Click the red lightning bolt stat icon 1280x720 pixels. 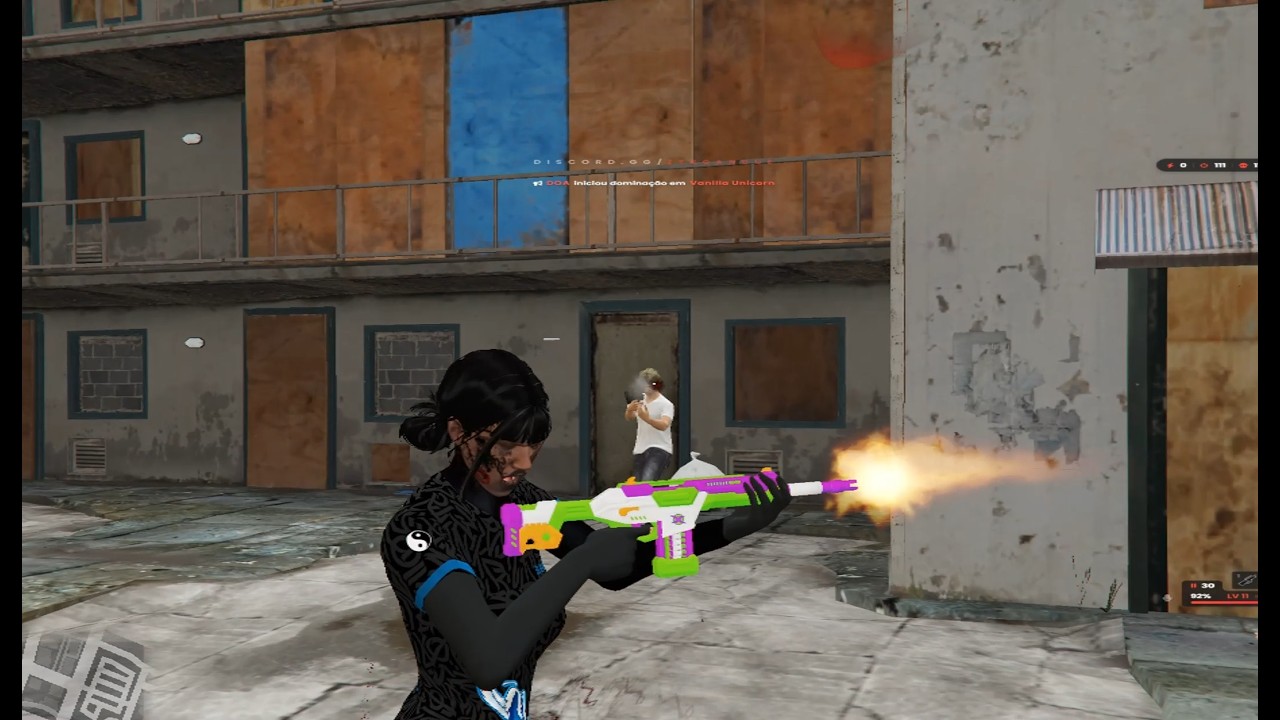[x=1169, y=165]
